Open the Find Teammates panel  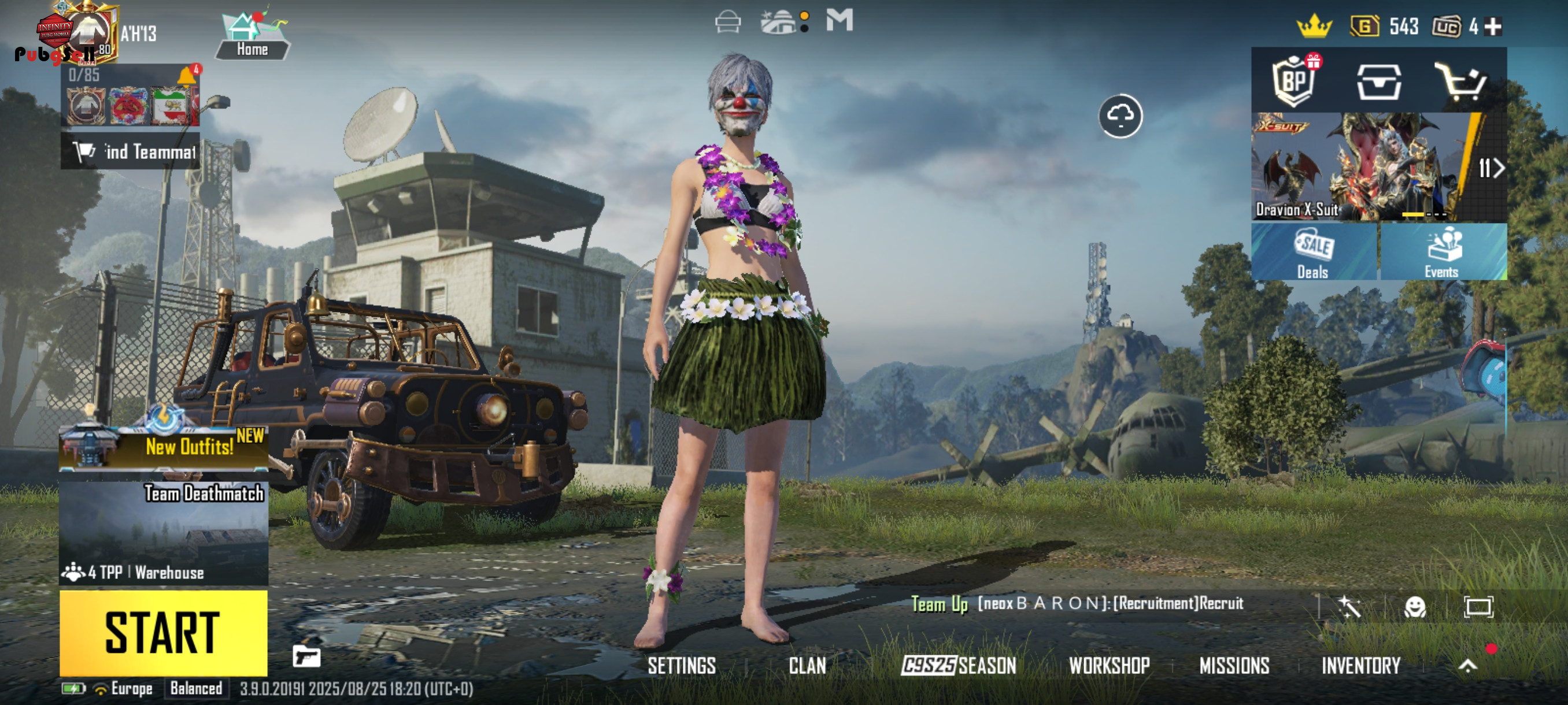130,151
